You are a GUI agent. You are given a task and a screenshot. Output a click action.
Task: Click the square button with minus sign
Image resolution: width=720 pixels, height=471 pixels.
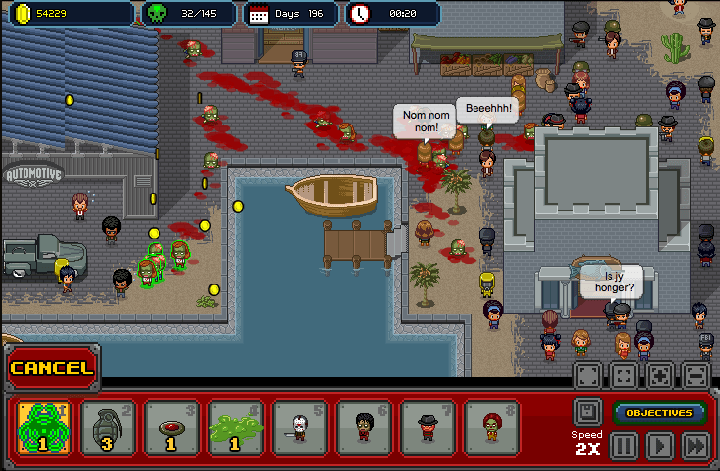[695, 376]
